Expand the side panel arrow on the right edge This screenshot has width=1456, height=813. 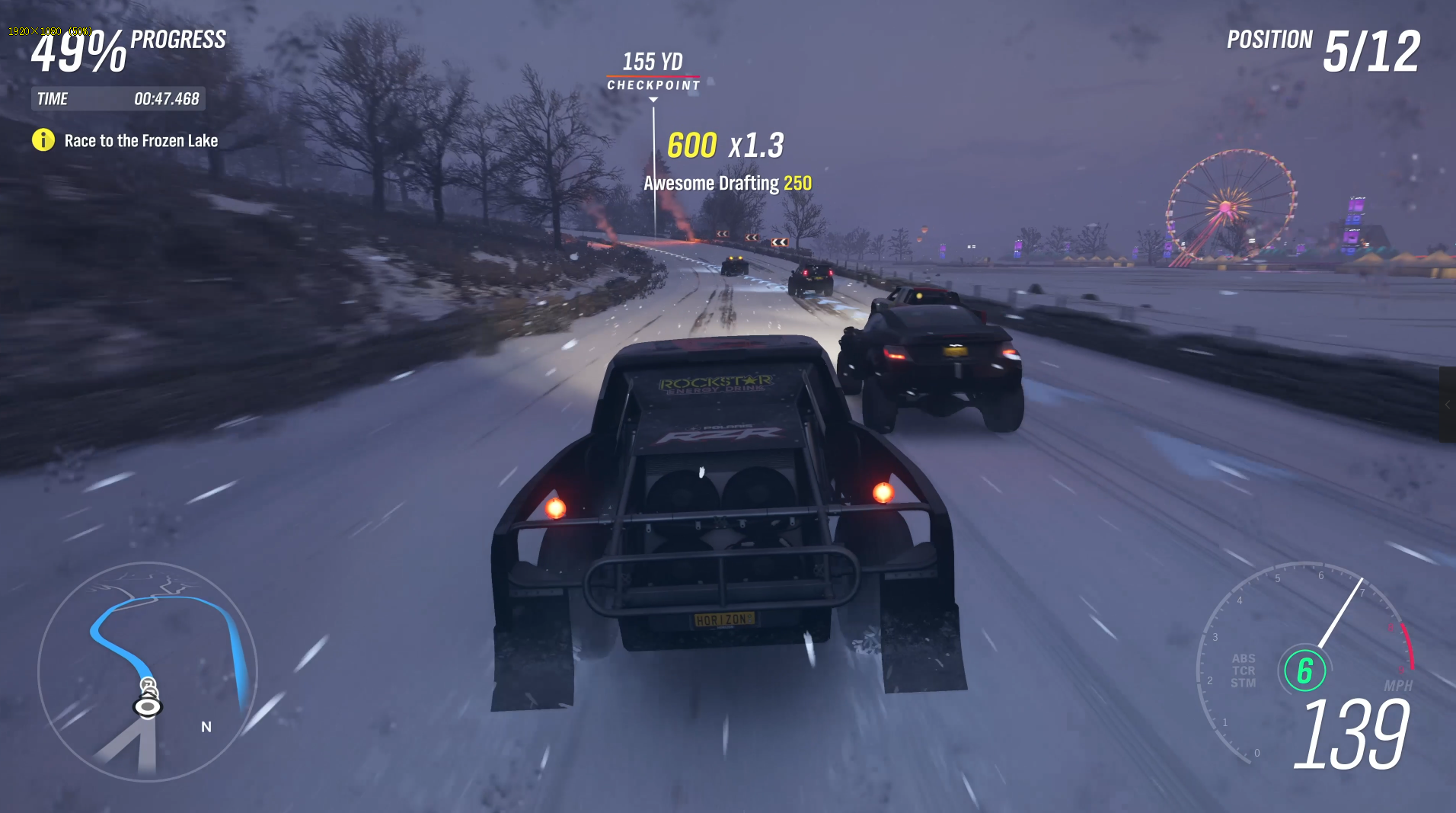[1448, 405]
